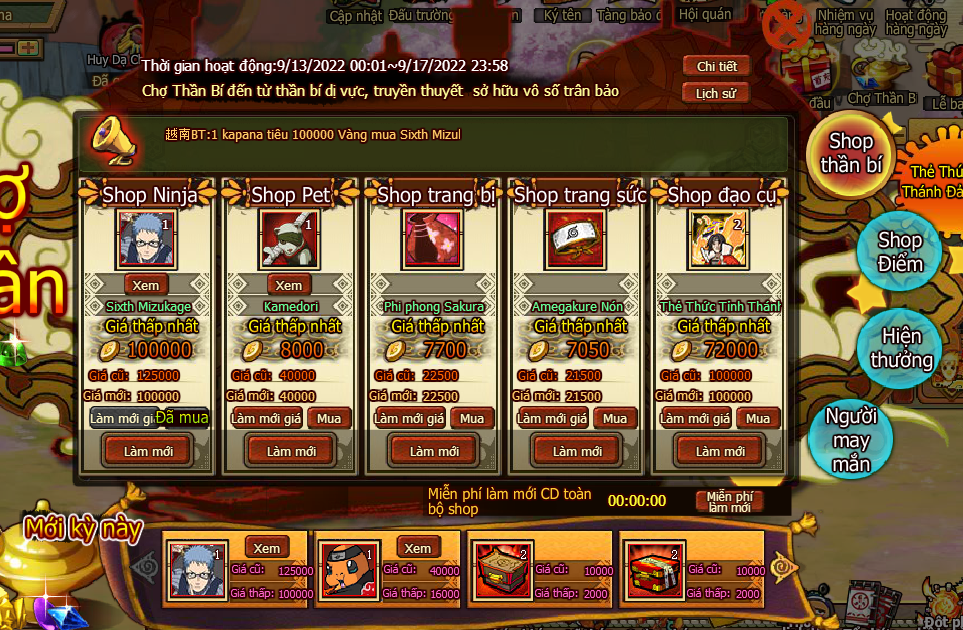Buy the Kamedori pet with Mua
Viewport: 963px width, 630px height.
tap(329, 418)
